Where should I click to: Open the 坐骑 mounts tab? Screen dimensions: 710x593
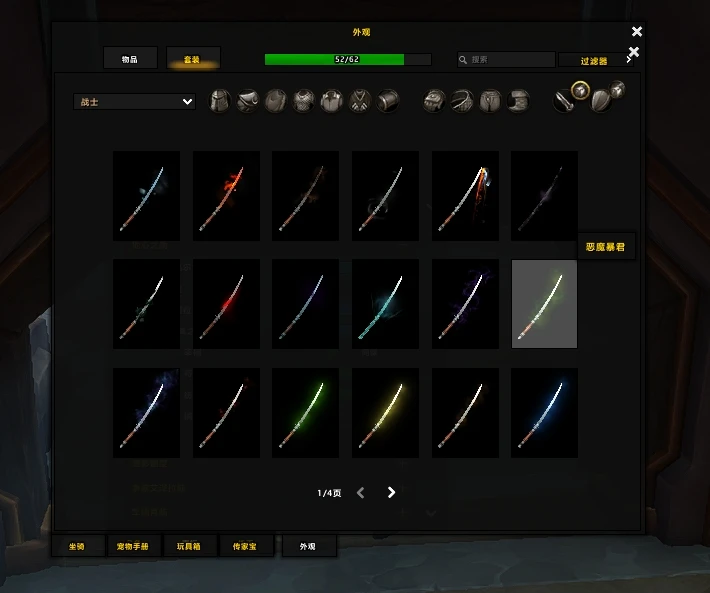click(x=77, y=546)
